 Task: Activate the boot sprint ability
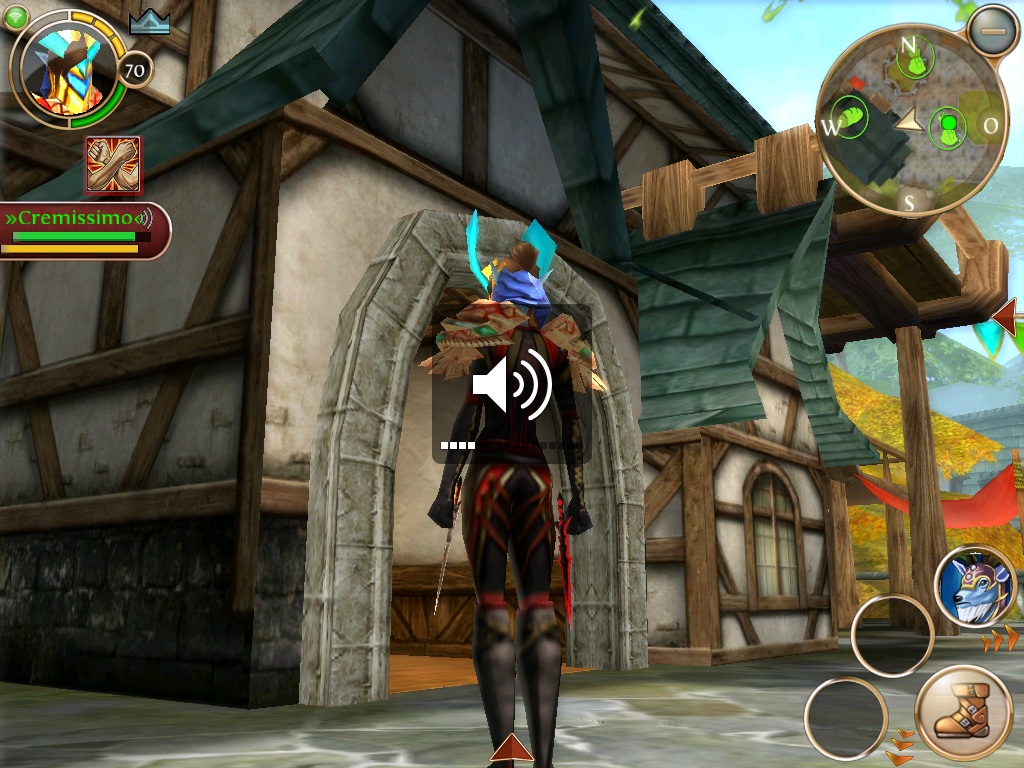pyautogui.click(x=963, y=713)
